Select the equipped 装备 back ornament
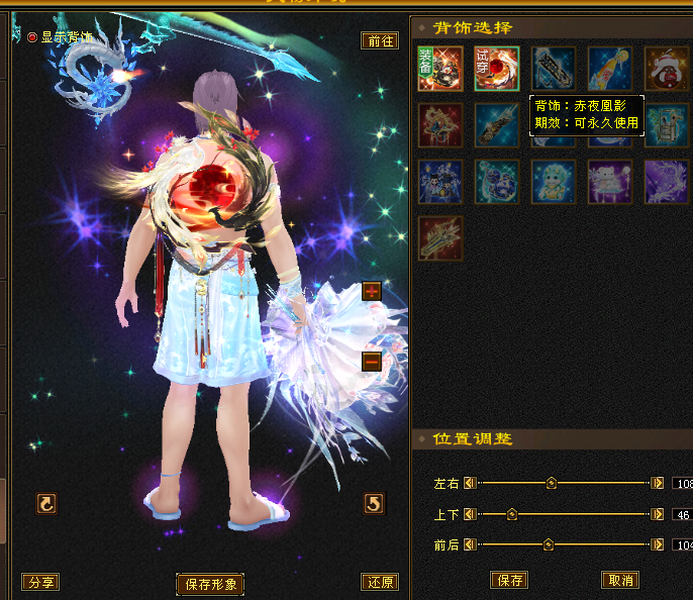 440,69
